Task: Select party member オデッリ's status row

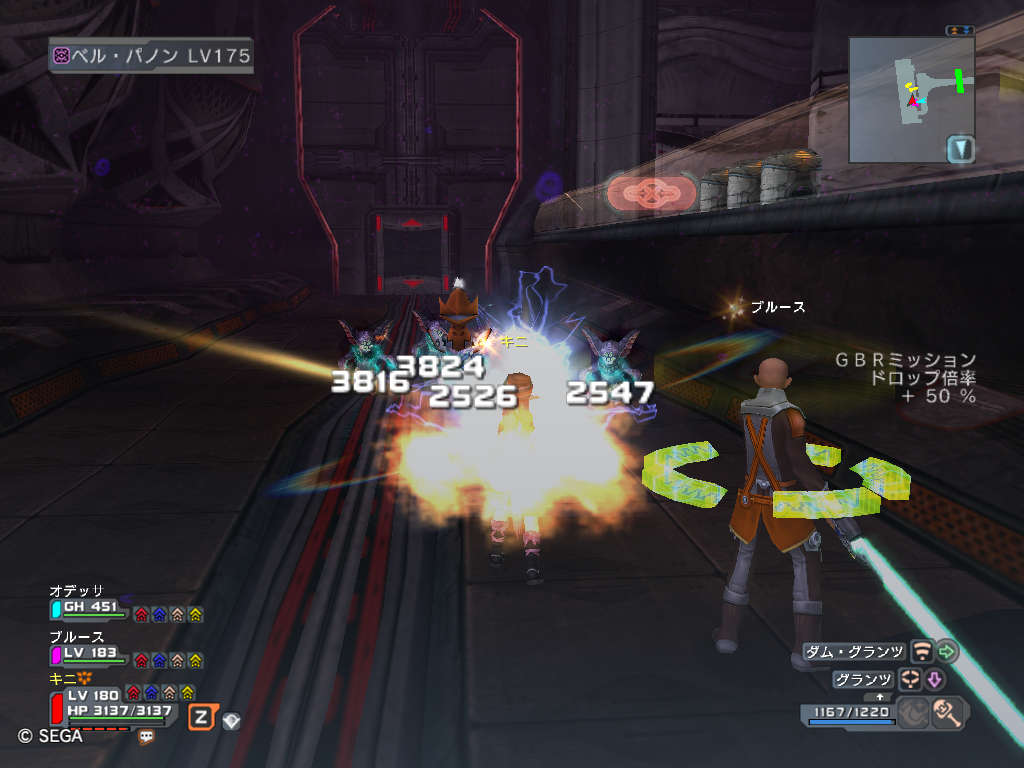Action: (x=90, y=606)
